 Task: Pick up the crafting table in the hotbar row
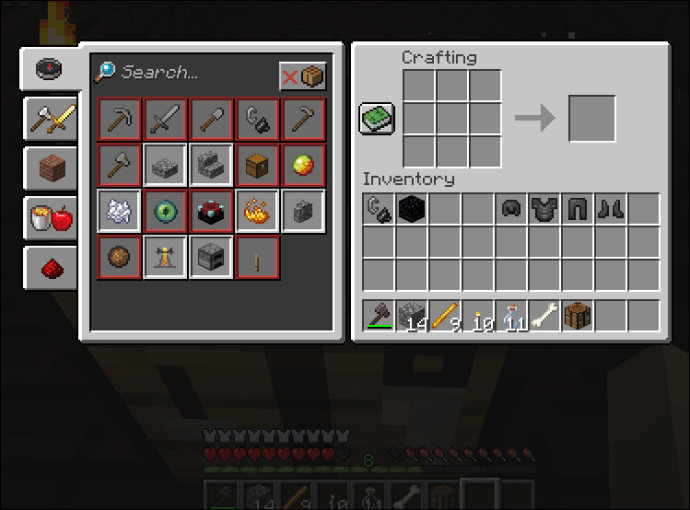578,316
